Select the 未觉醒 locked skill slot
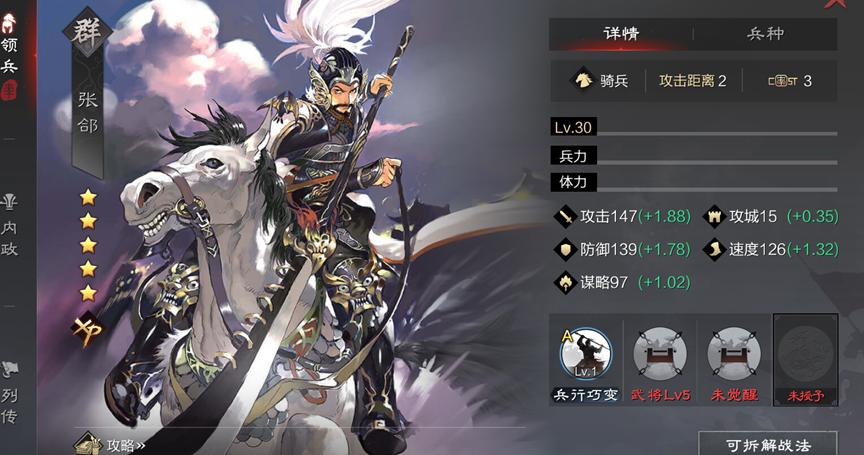Viewport: 864px width, 455px height. tap(733, 358)
